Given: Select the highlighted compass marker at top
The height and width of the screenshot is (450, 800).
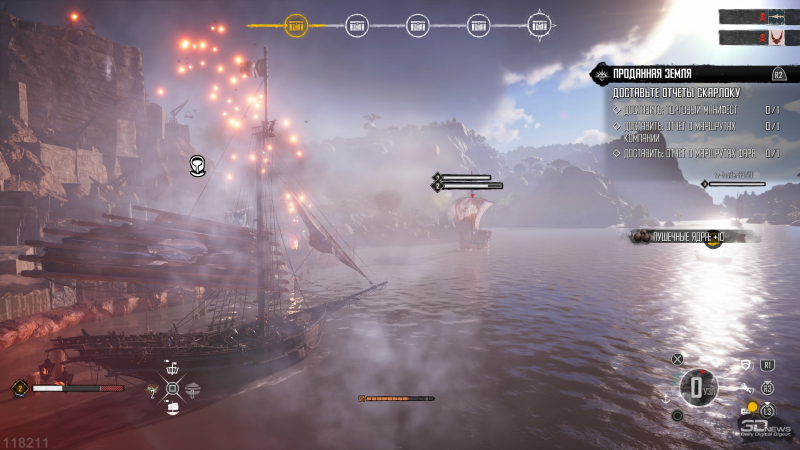Looking at the screenshot, I should pos(296,26).
